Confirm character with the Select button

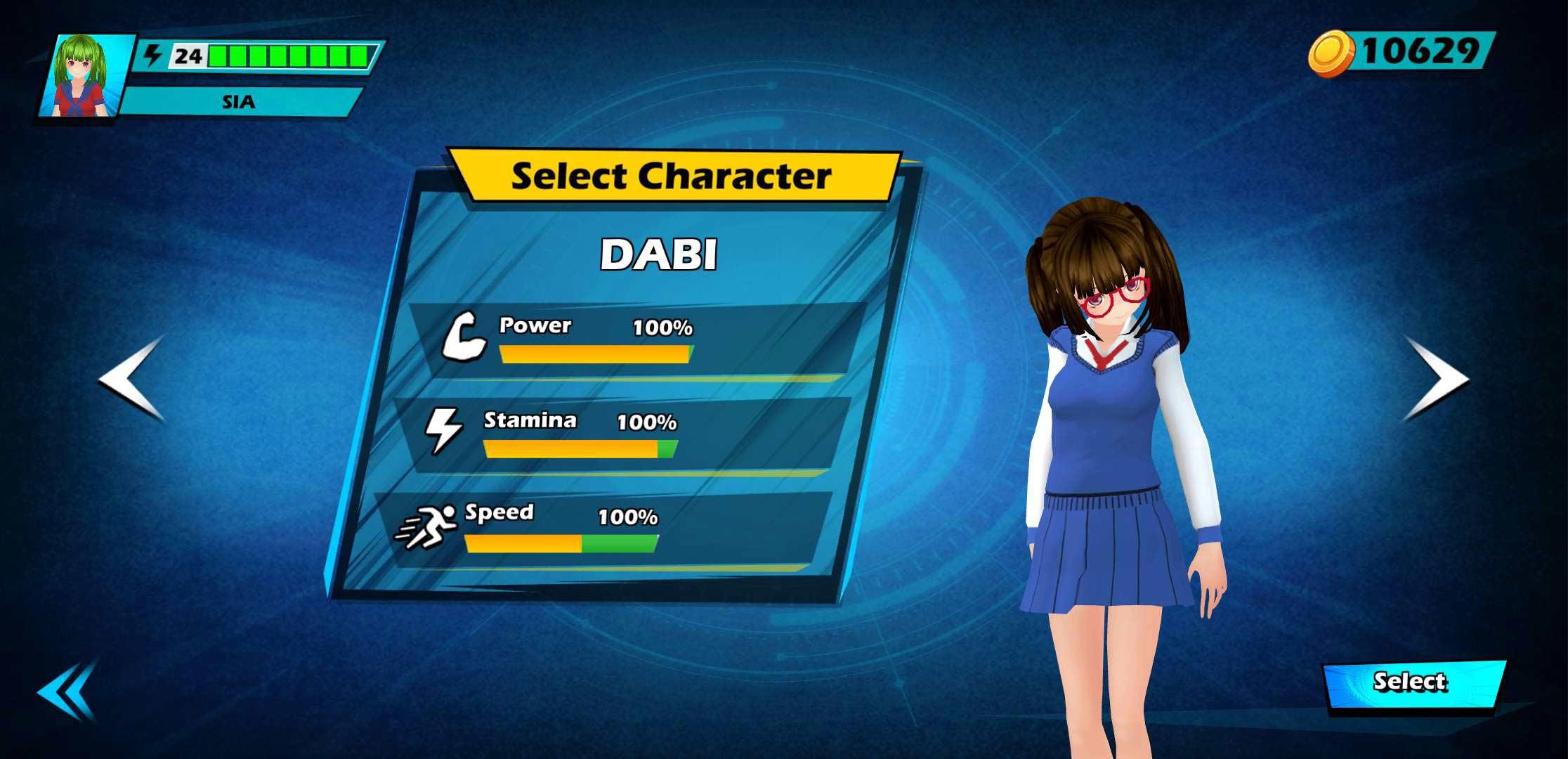(x=1413, y=683)
